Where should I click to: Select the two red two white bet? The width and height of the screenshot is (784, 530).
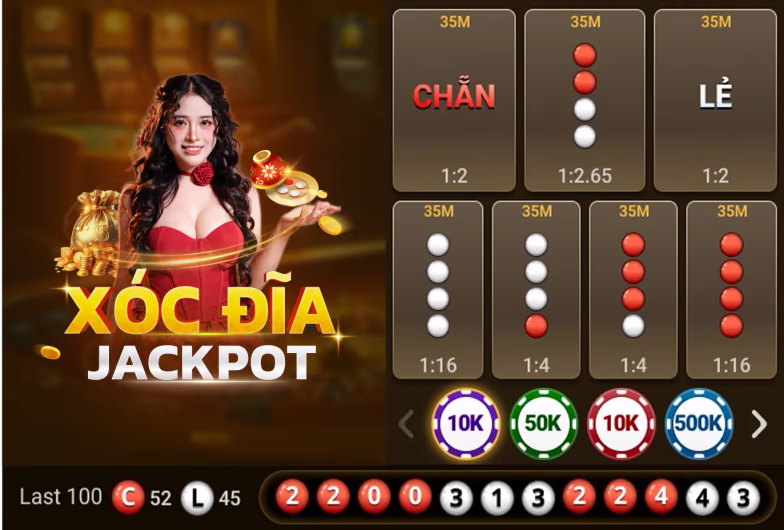(x=585, y=100)
